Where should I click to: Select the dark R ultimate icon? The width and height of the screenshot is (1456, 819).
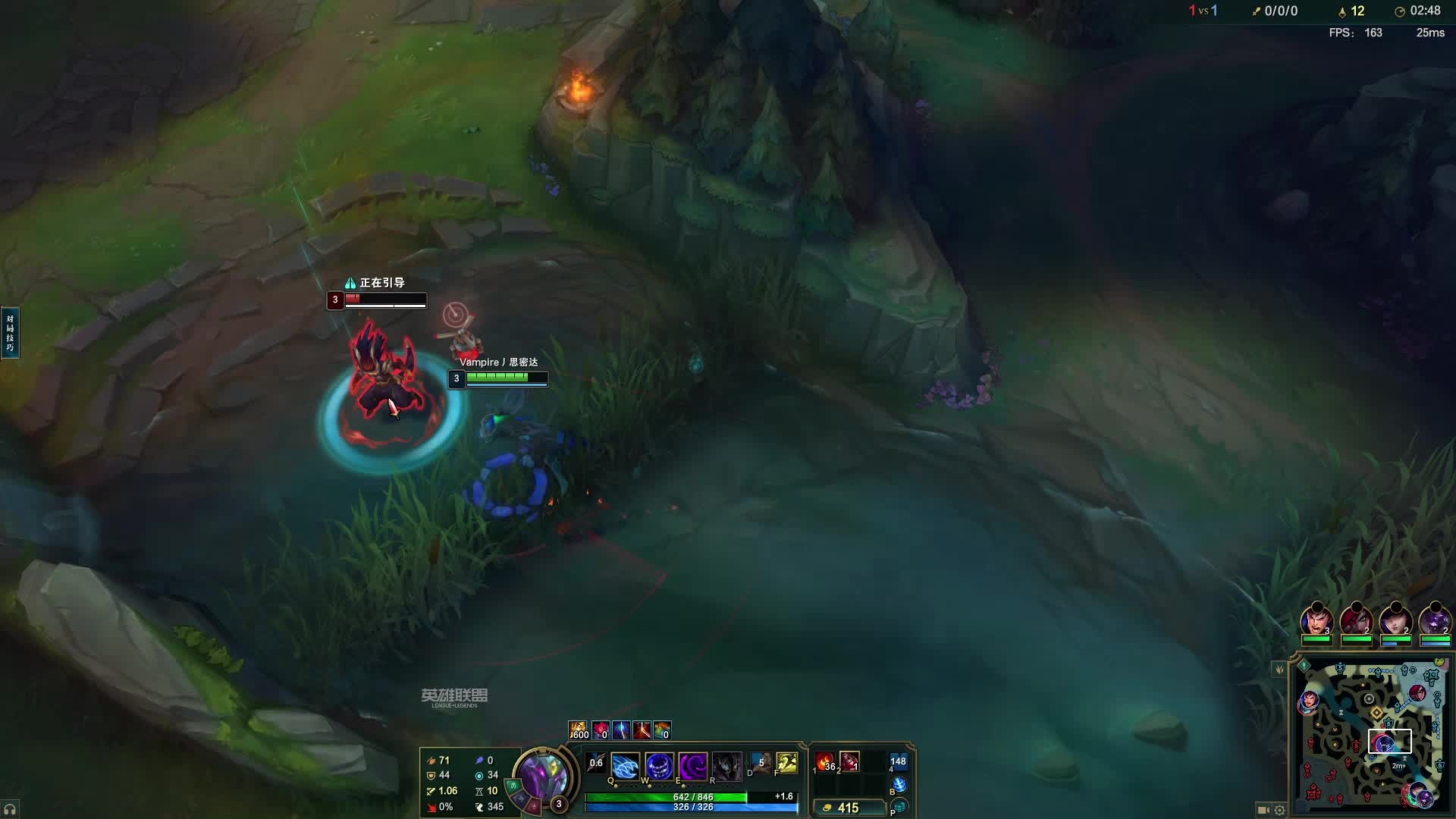point(726,767)
